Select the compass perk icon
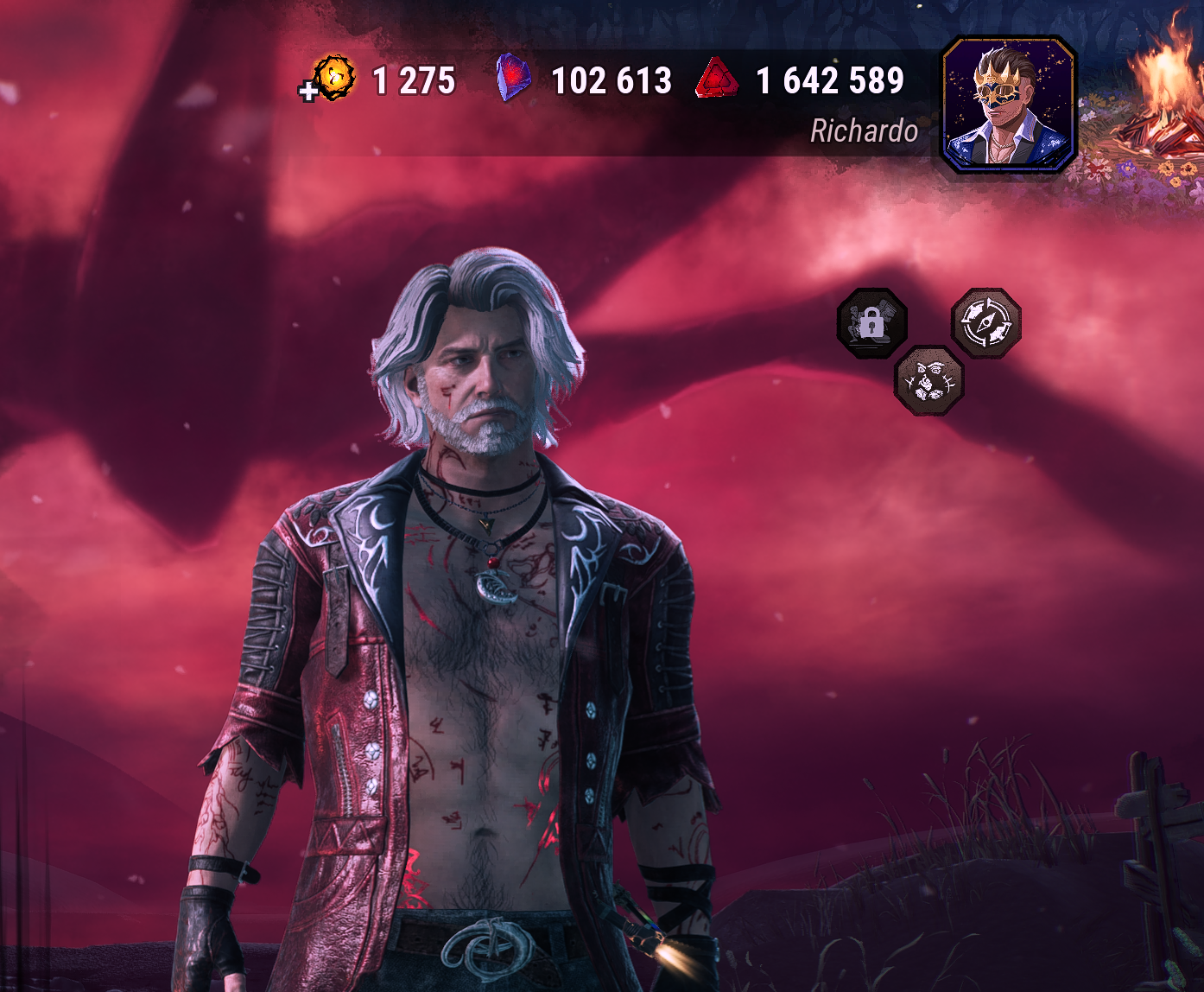 (986, 323)
